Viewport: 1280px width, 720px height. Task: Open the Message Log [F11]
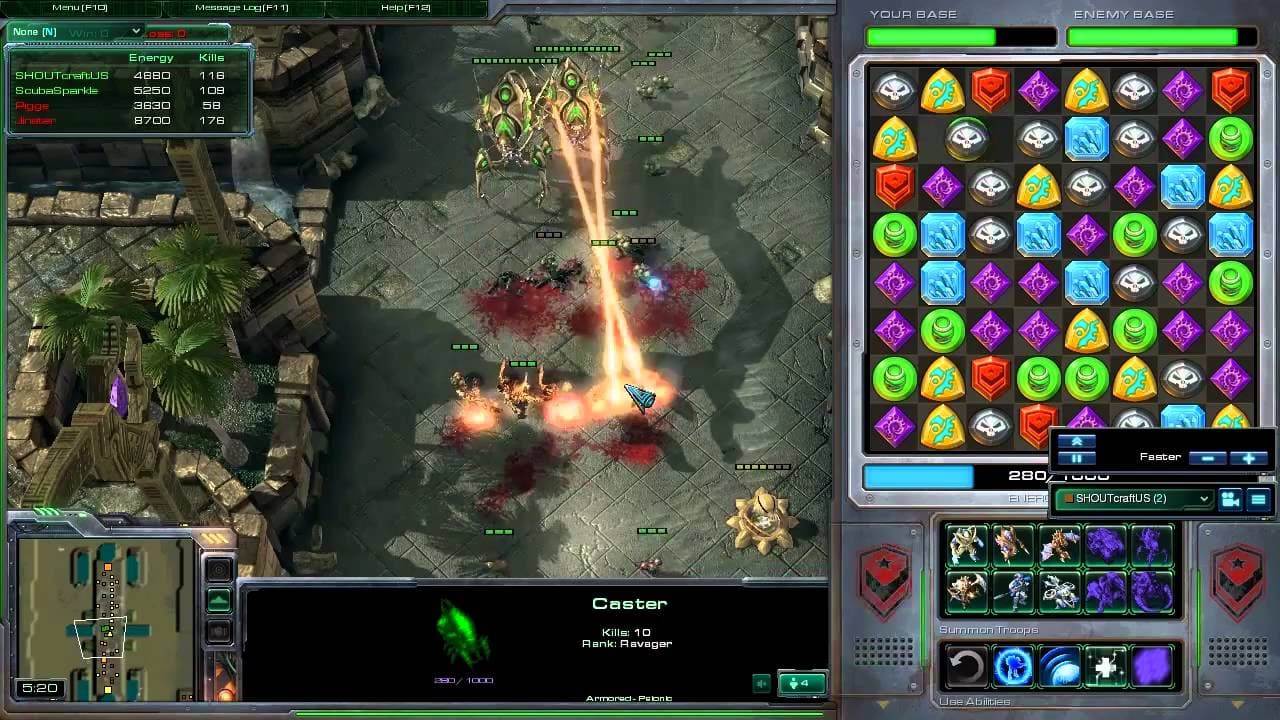[242, 7]
